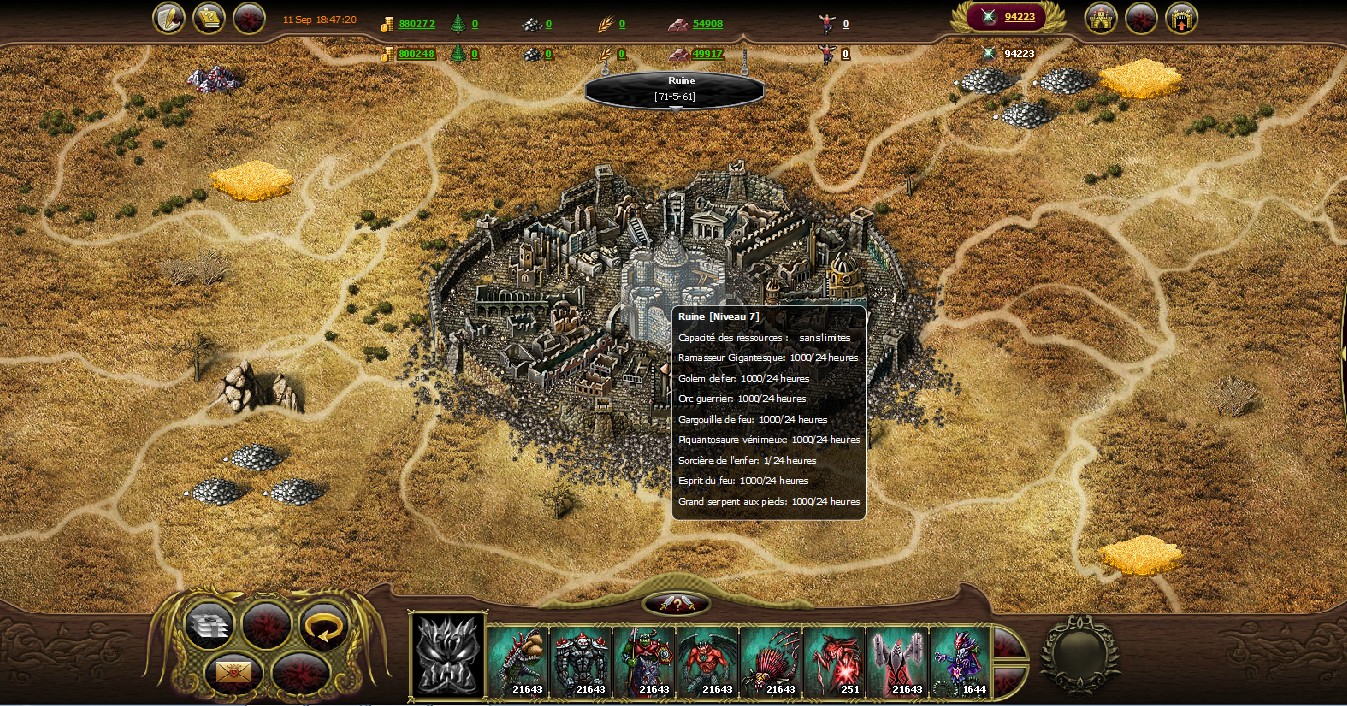Screen dimensions: 1347x706
Task: Select the orc warrior unit slot
Action: point(644,661)
